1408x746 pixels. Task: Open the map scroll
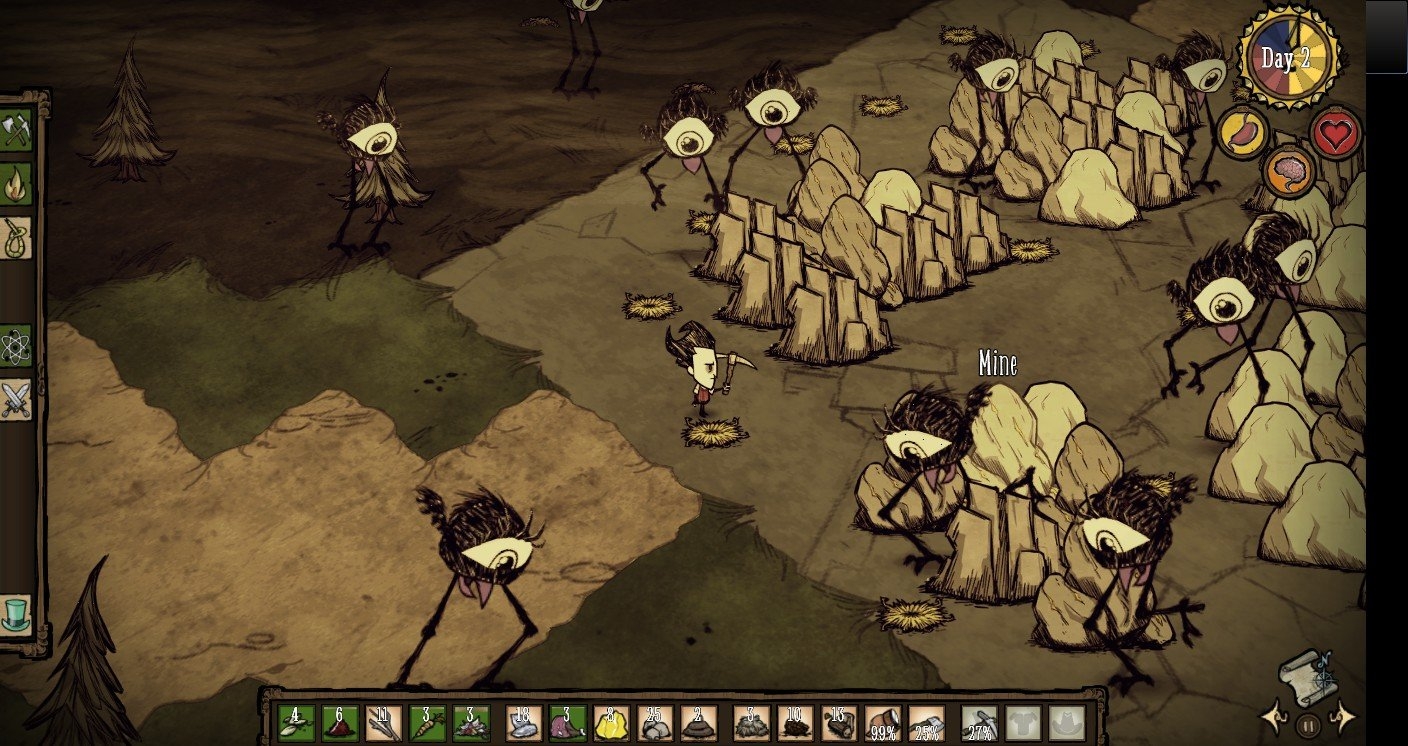click(1307, 672)
